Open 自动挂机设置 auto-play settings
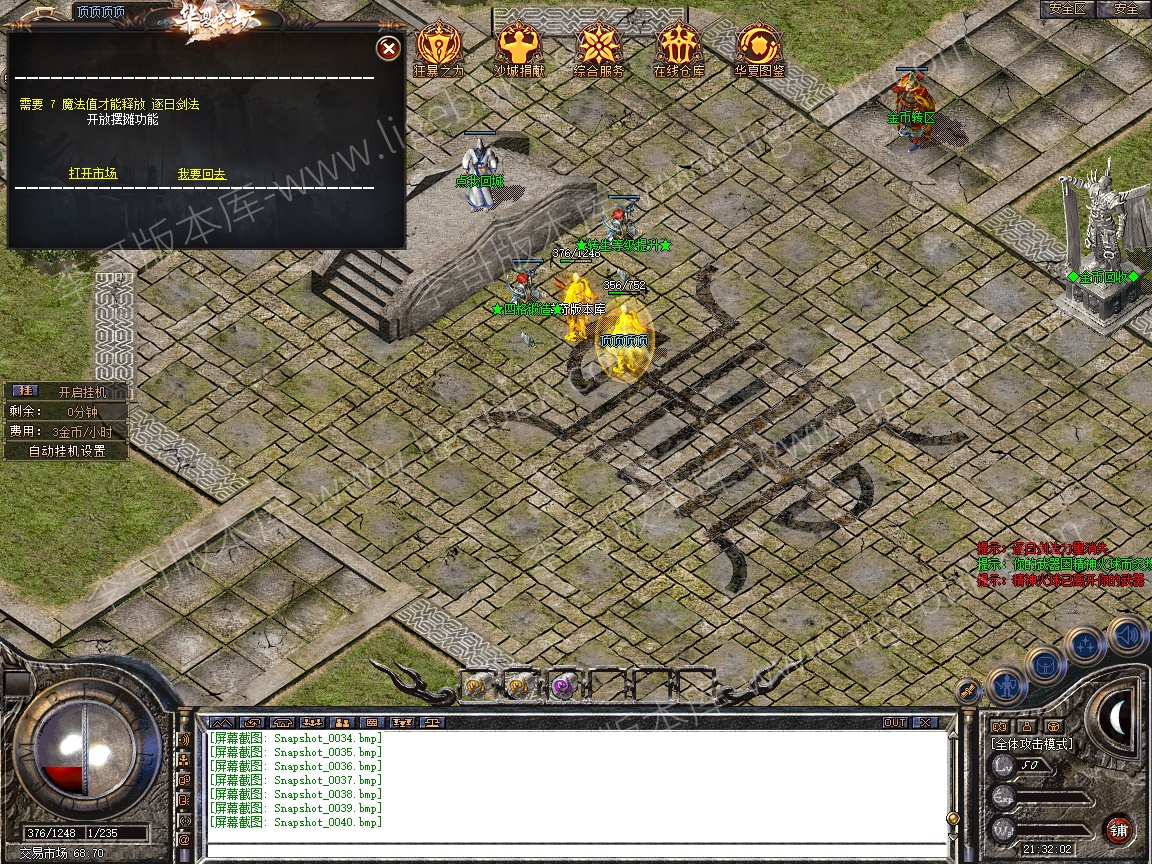The height and width of the screenshot is (864, 1152). tap(67, 451)
